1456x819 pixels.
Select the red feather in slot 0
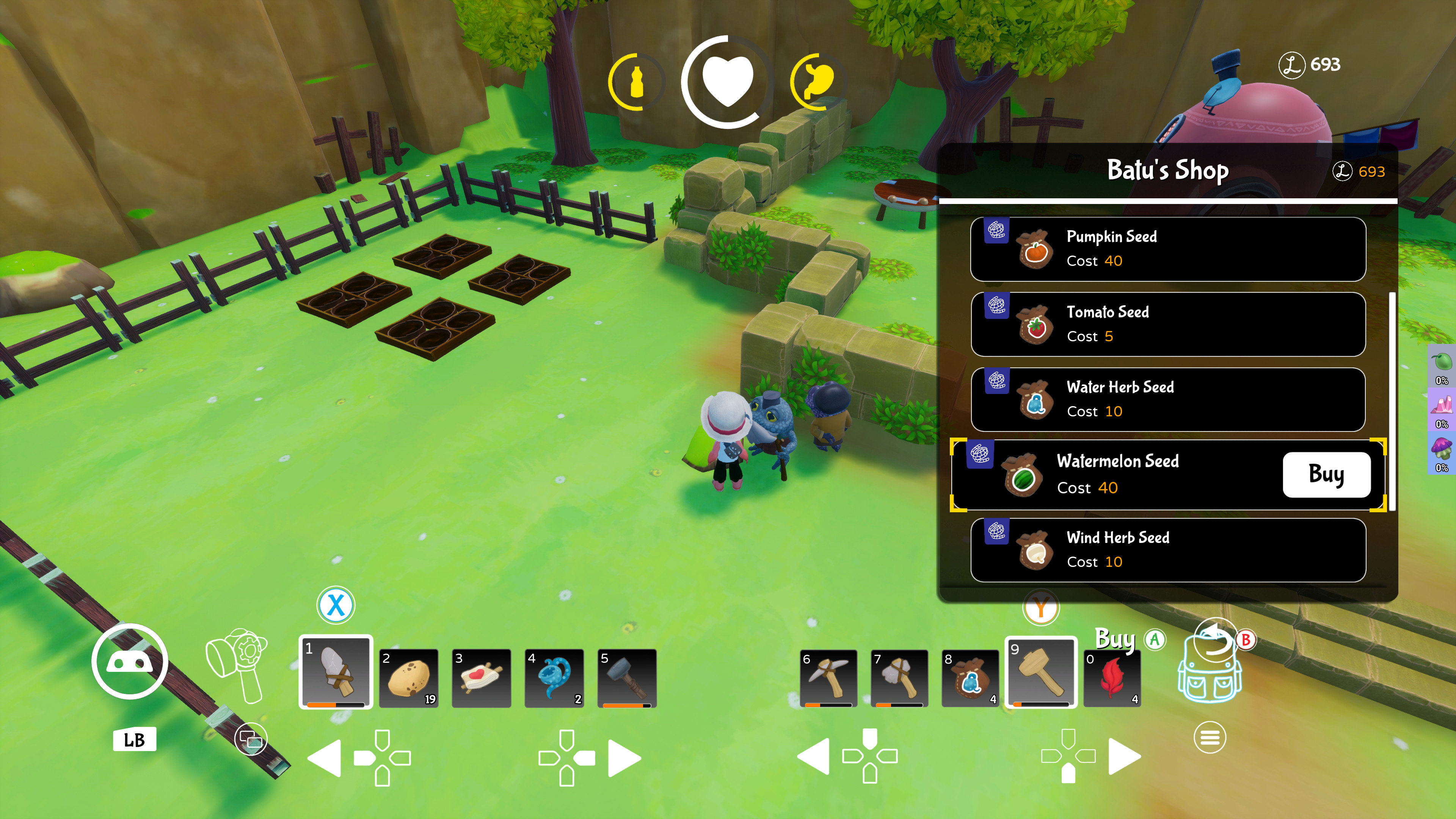tap(1113, 678)
